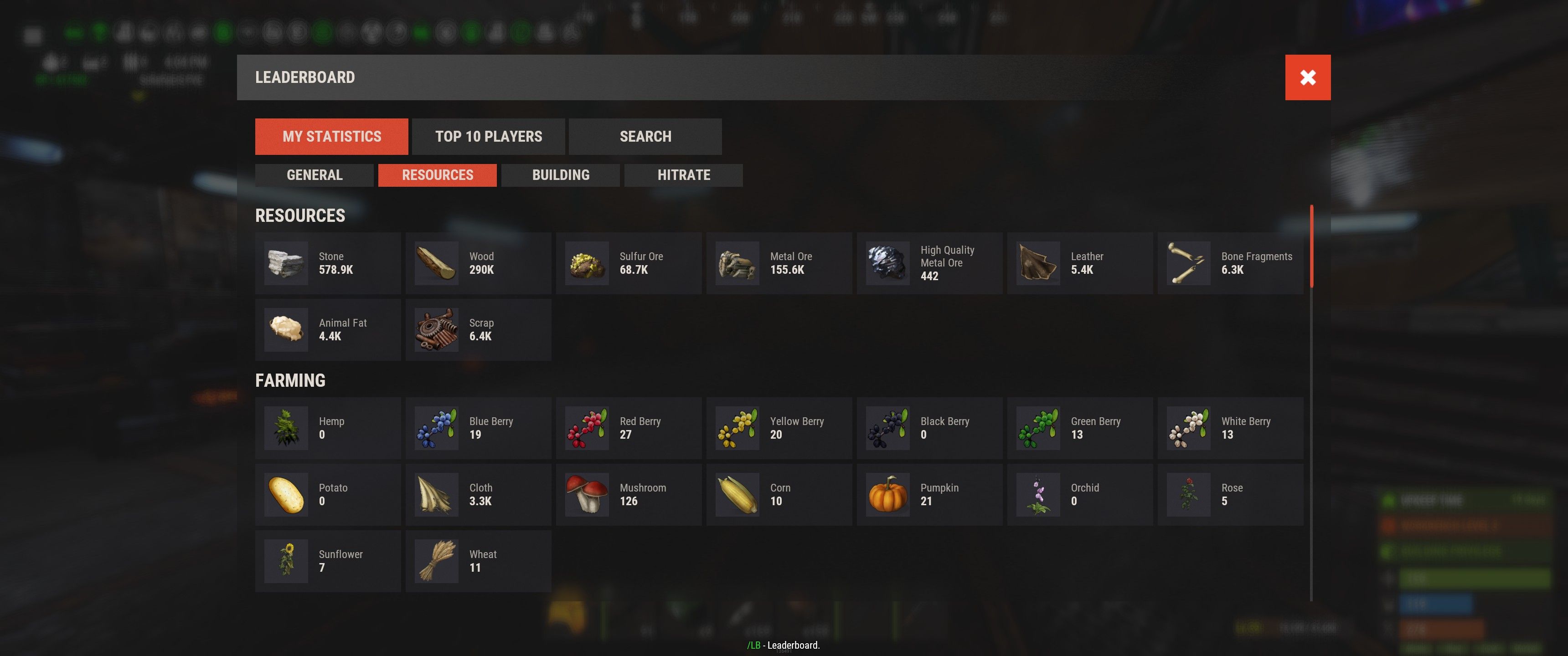Select the High Quality Metal Ore tile
This screenshot has width=1568, height=656.
pos(929,263)
